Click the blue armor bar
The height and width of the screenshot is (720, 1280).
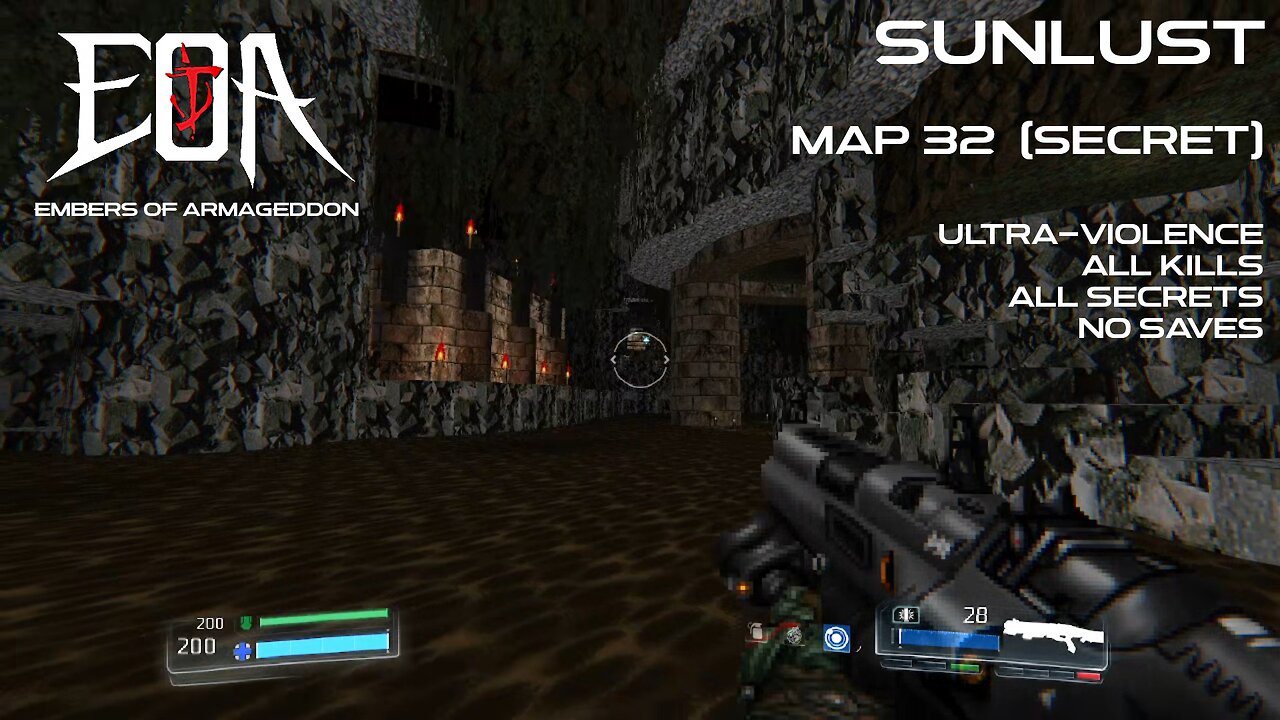(322, 648)
